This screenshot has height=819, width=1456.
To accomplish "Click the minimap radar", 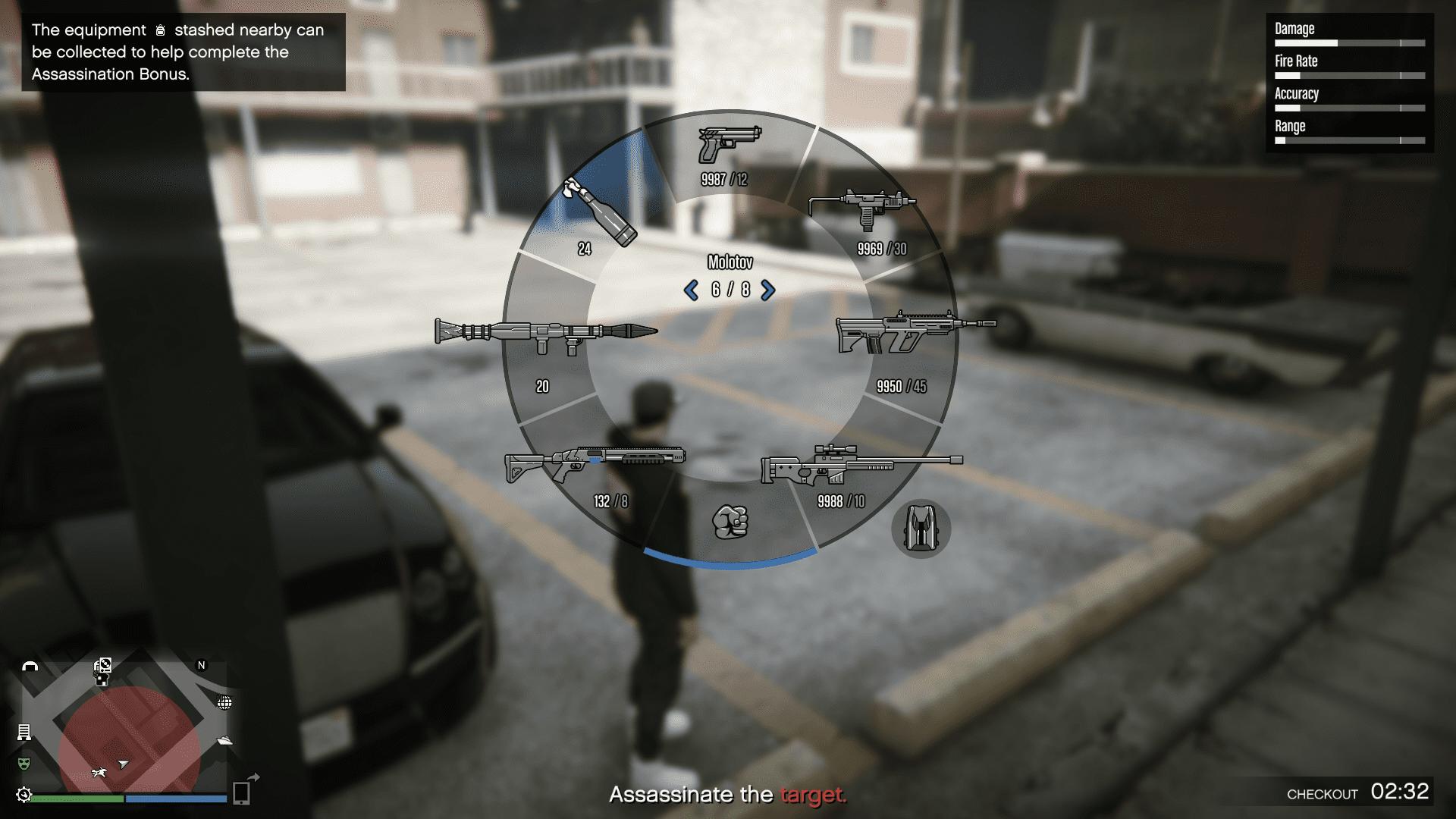I will [125, 726].
